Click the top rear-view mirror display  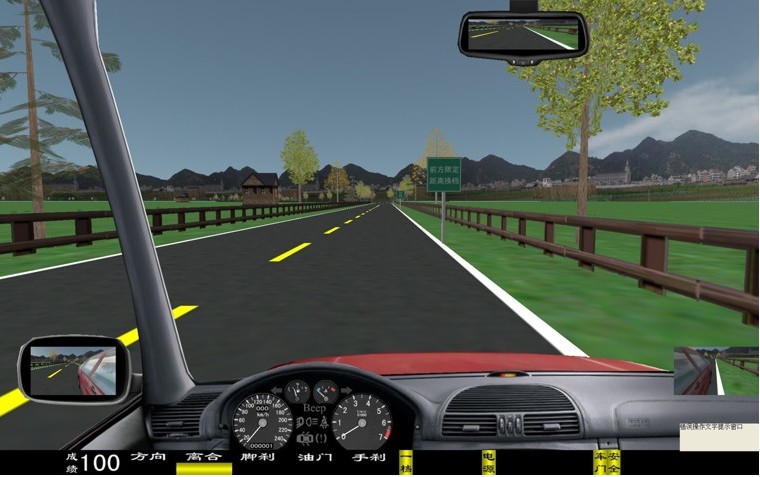tap(523, 34)
